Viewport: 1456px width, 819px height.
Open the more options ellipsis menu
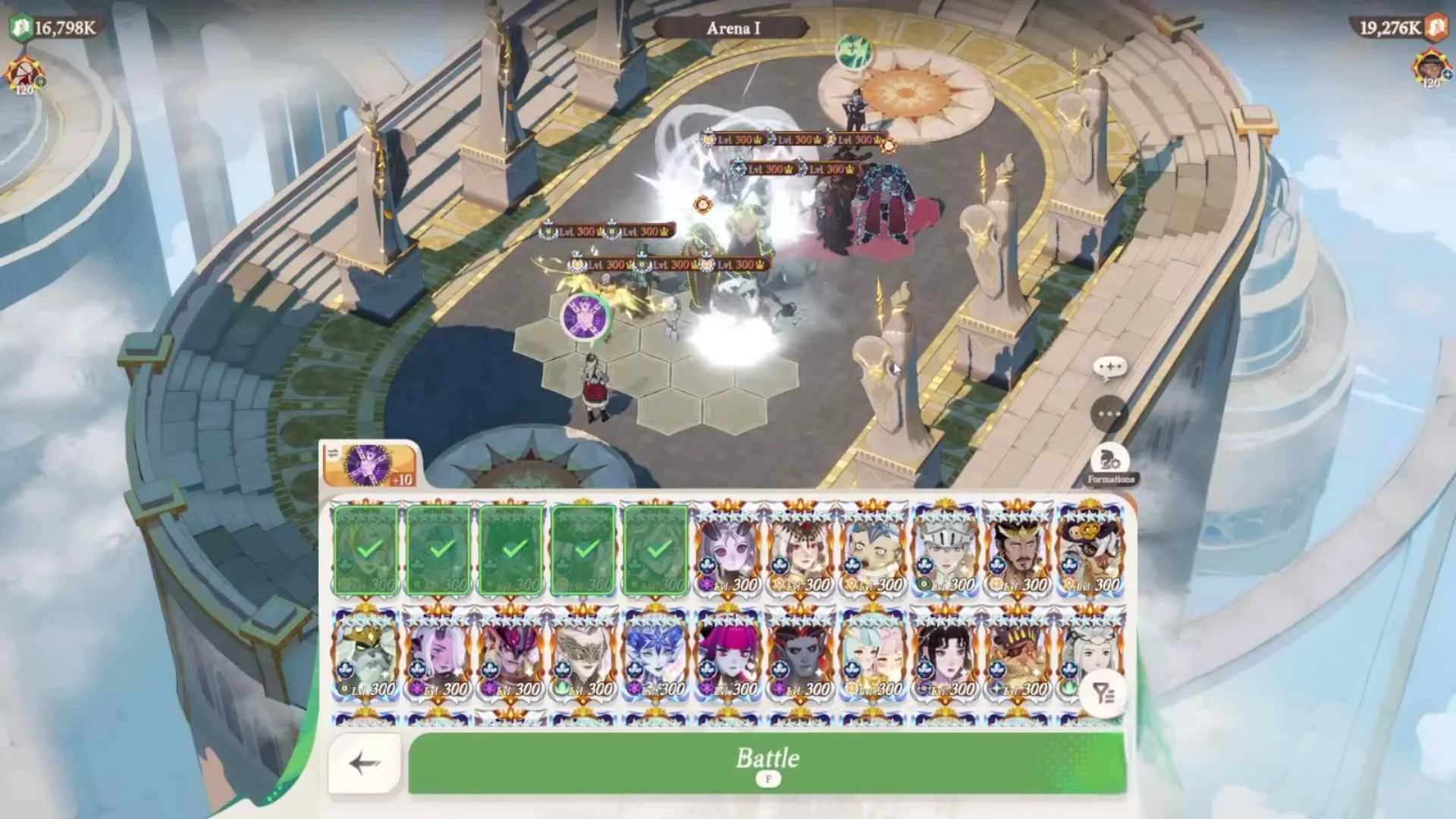pyautogui.click(x=1109, y=413)
